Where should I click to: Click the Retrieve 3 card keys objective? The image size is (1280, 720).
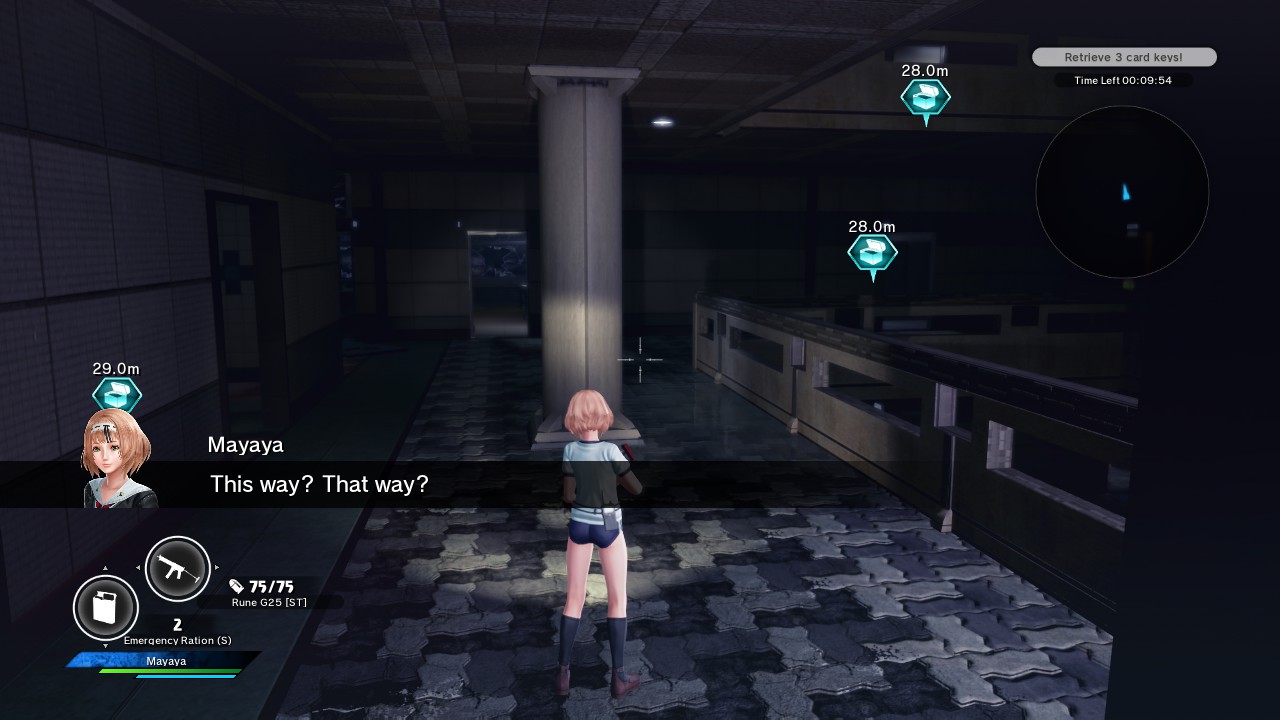tap(1124, 58)
